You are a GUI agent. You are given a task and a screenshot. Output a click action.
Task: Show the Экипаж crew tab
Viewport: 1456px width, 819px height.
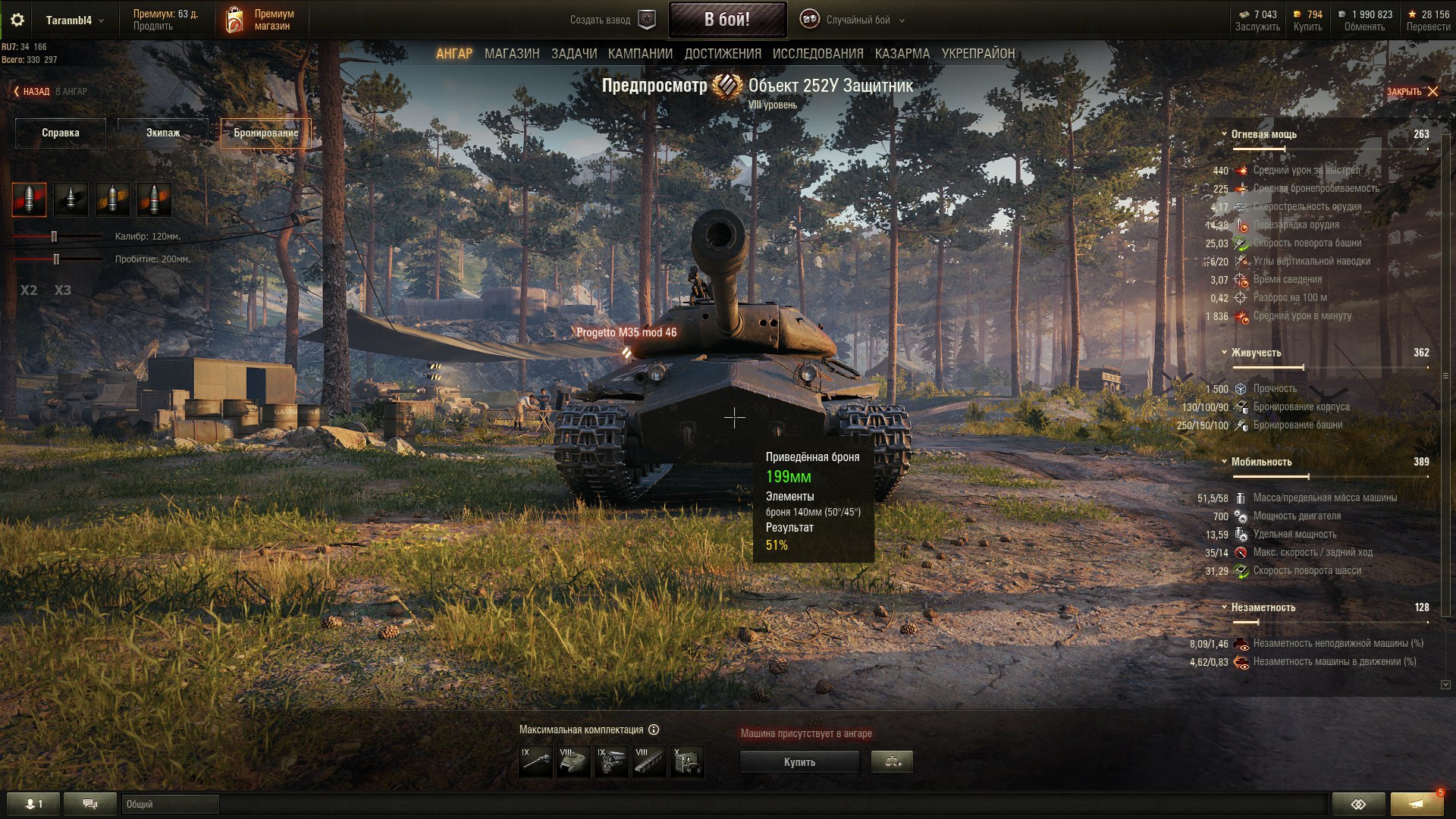click(163, 133)
